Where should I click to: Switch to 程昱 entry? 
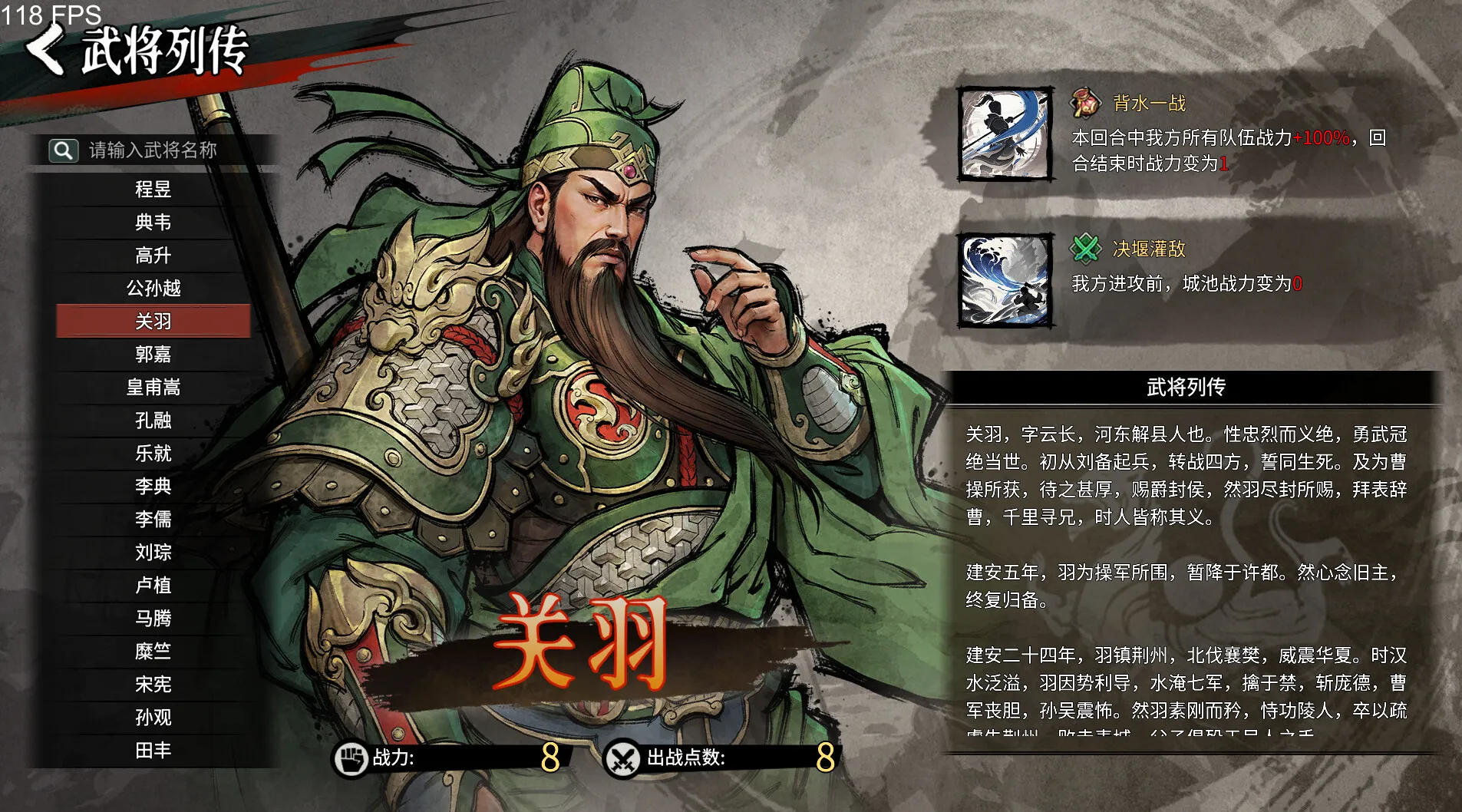pos(153,190)
